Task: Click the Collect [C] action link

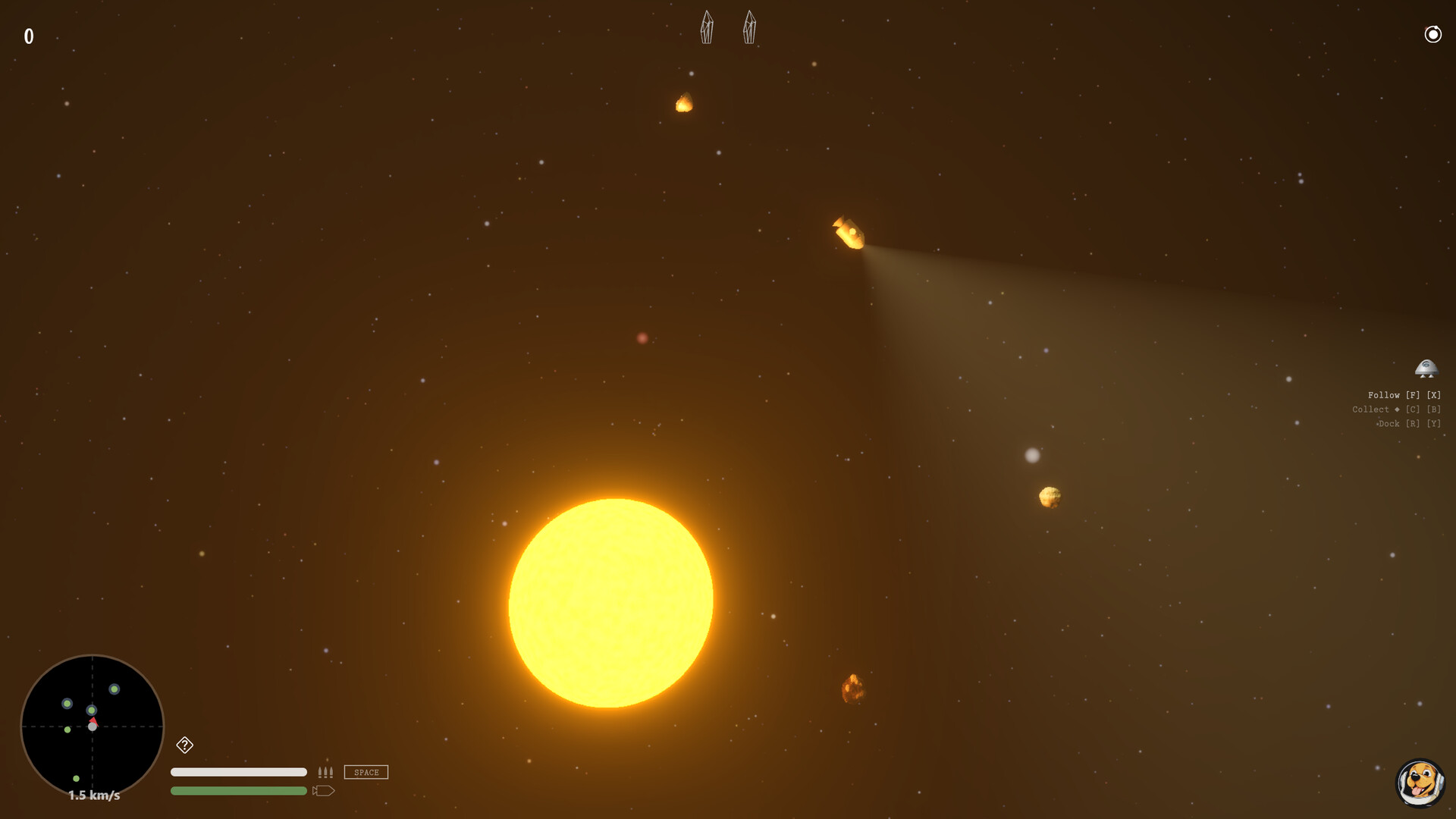Action: [x=1398, y=409]
